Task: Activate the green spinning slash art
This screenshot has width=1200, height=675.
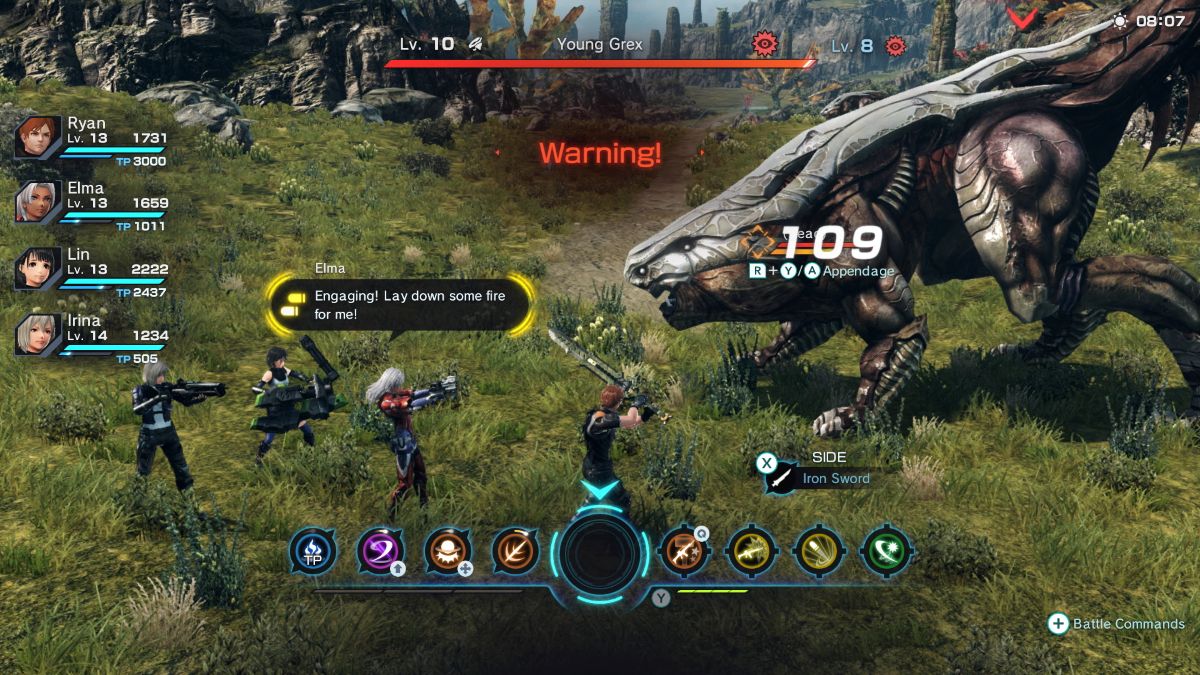Action: click(886, 551)
